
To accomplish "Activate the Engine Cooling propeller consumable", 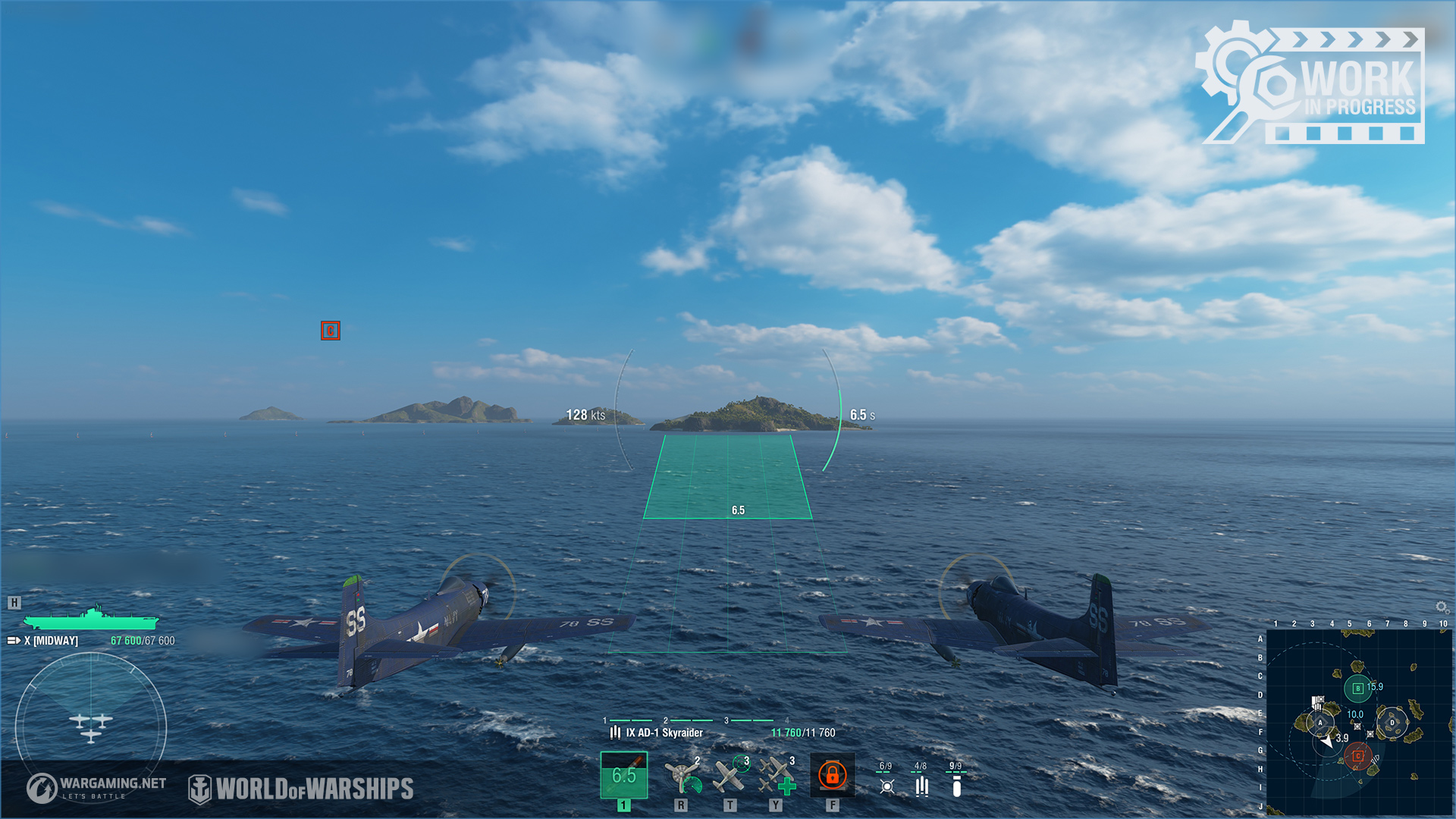I will click(682, 776).
